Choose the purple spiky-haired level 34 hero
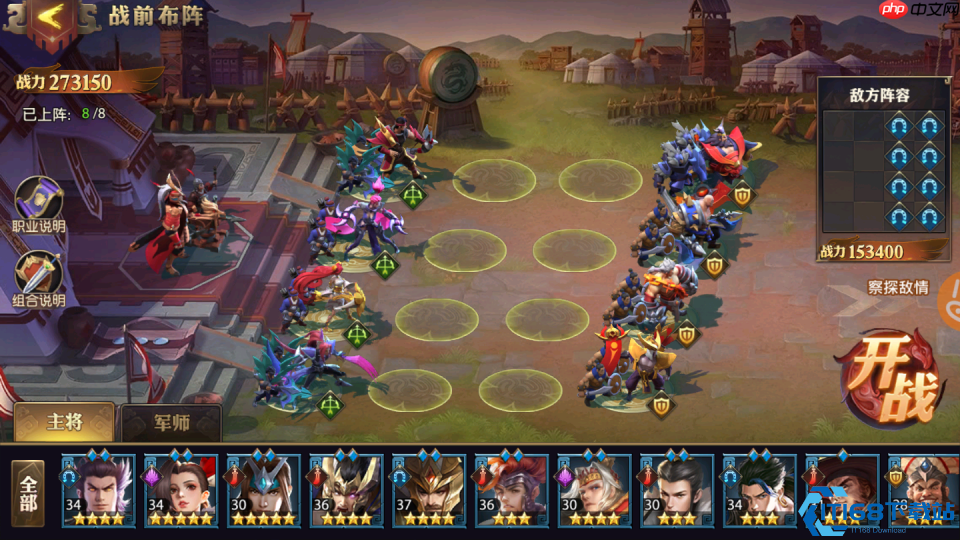960x540 pixels. tap(98, 490)
